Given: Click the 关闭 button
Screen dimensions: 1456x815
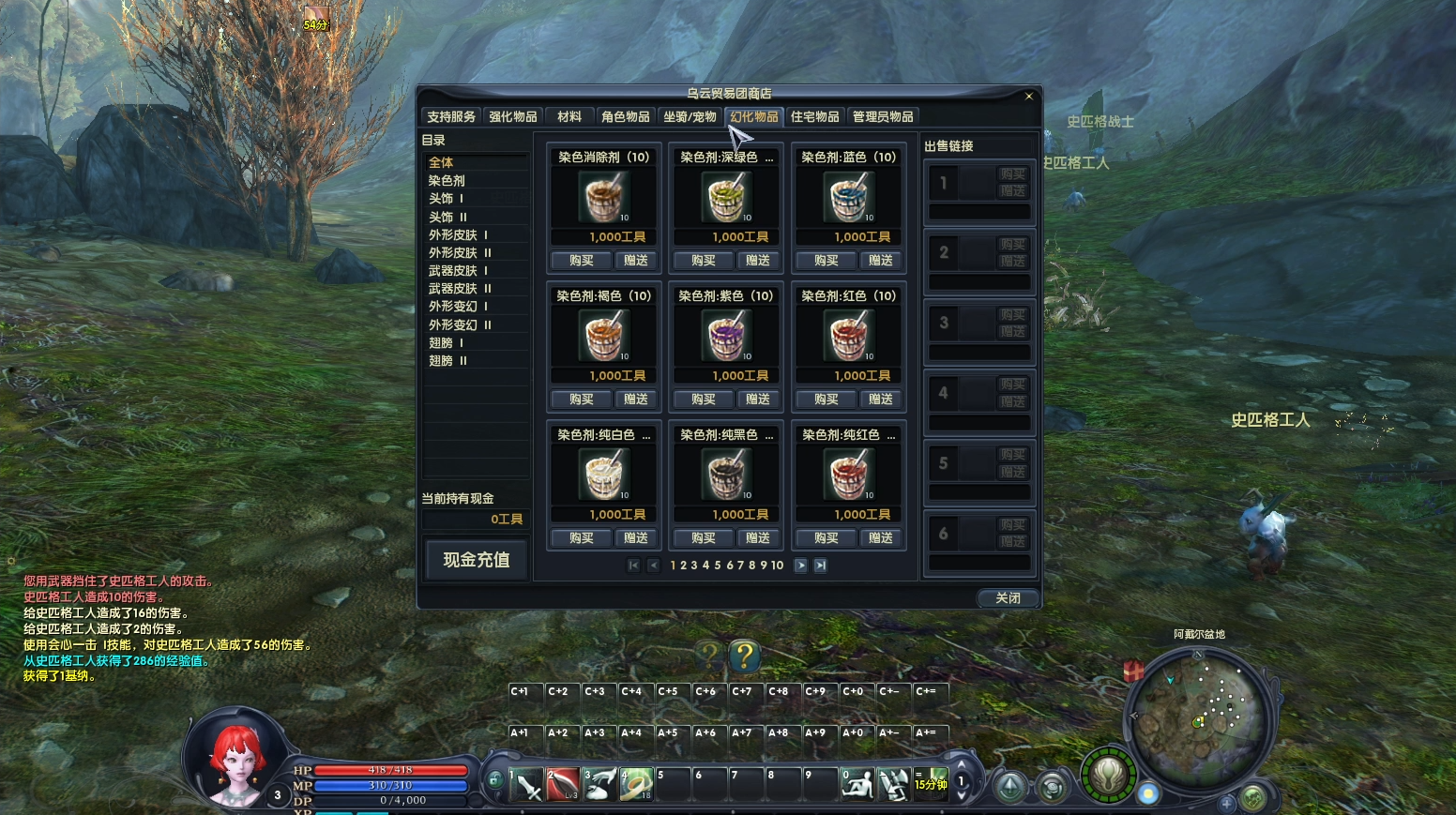Looking at the screenshot, I should pos(1008,597).
